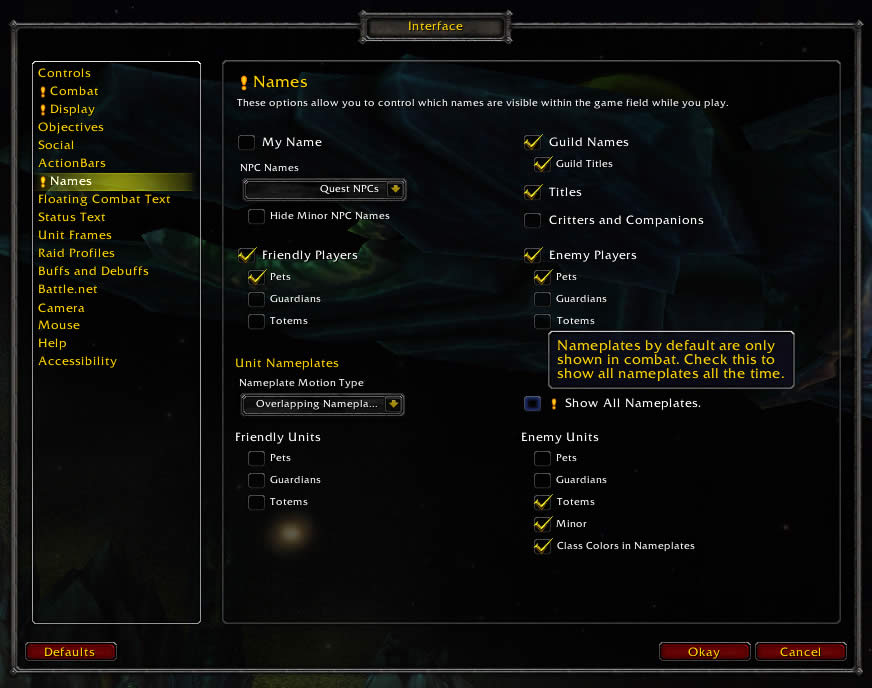The image size is (872, 688).
Task: Switch to the Combat options category
Action: click(x=74, y=91)
